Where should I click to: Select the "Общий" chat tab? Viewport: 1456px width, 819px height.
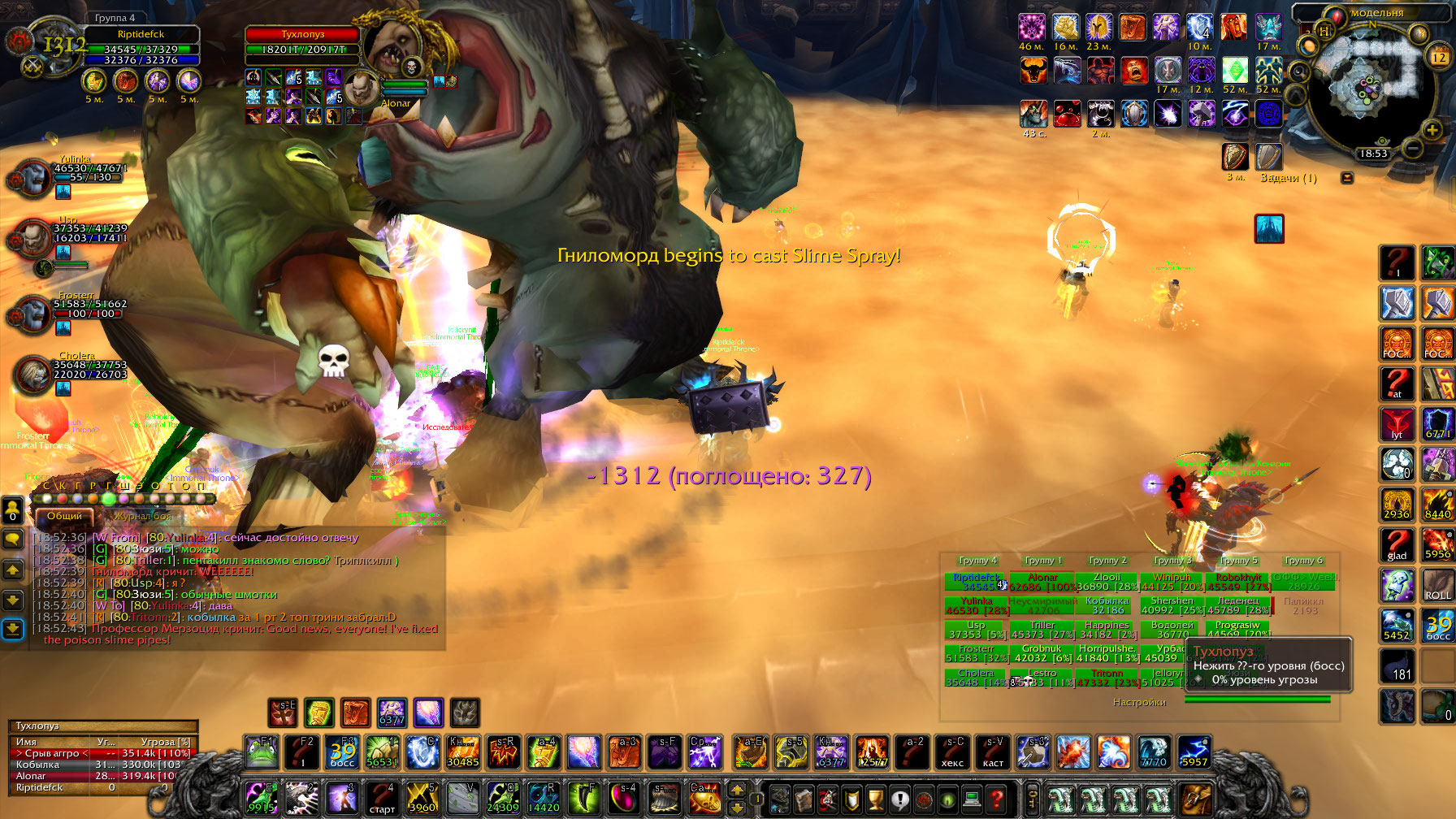(64, 516)
